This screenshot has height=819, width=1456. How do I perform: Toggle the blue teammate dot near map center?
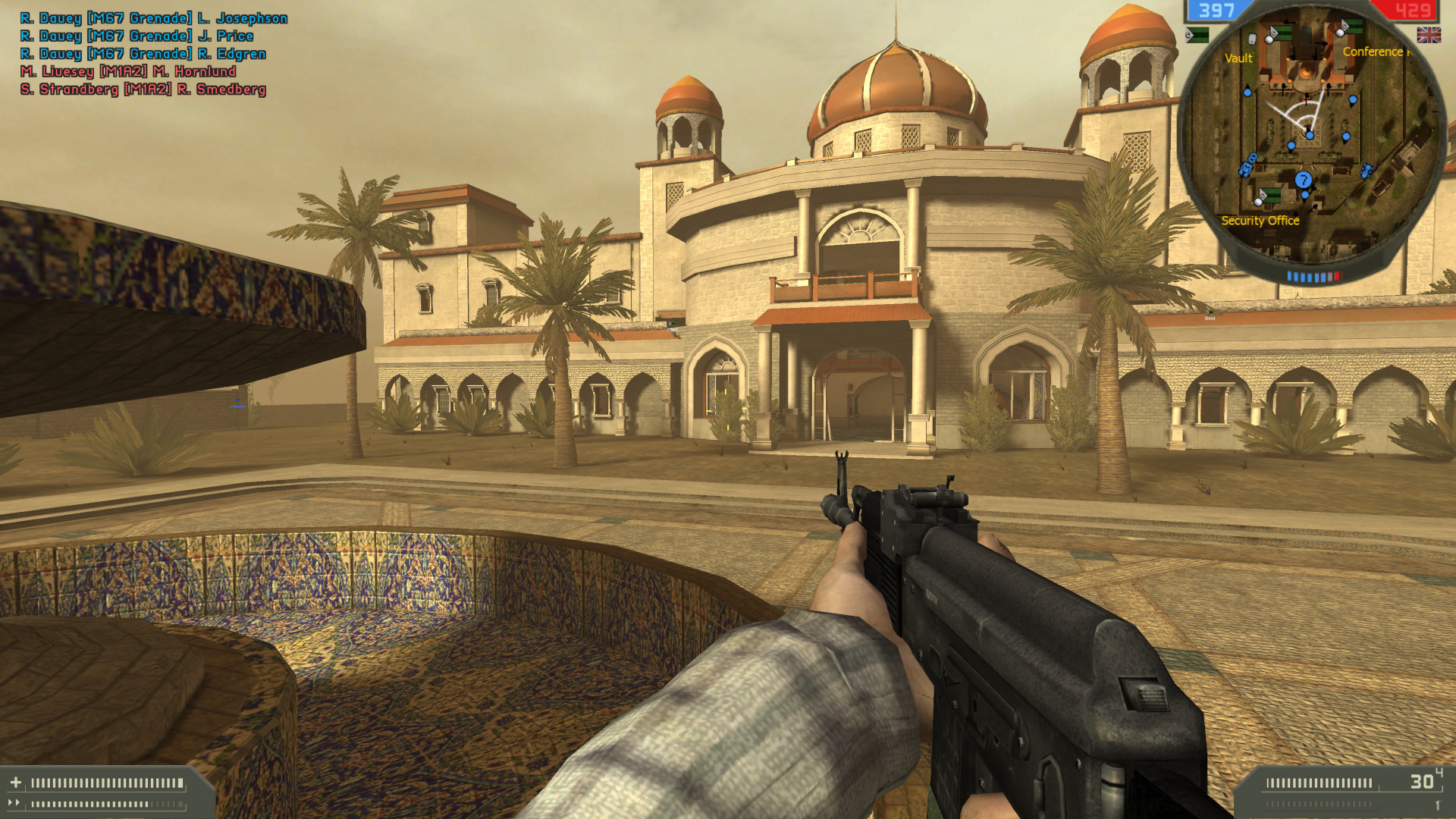coord(1308,135)
